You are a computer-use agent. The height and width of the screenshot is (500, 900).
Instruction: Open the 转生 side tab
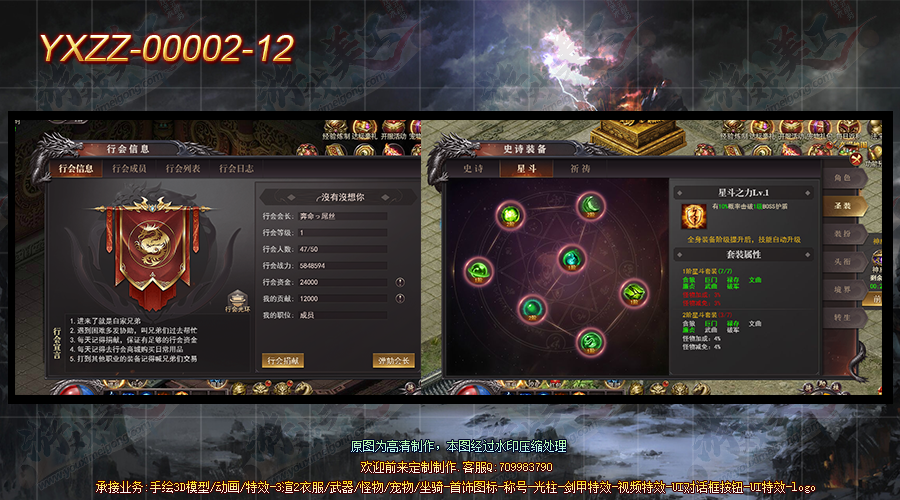tap(842, 317)
